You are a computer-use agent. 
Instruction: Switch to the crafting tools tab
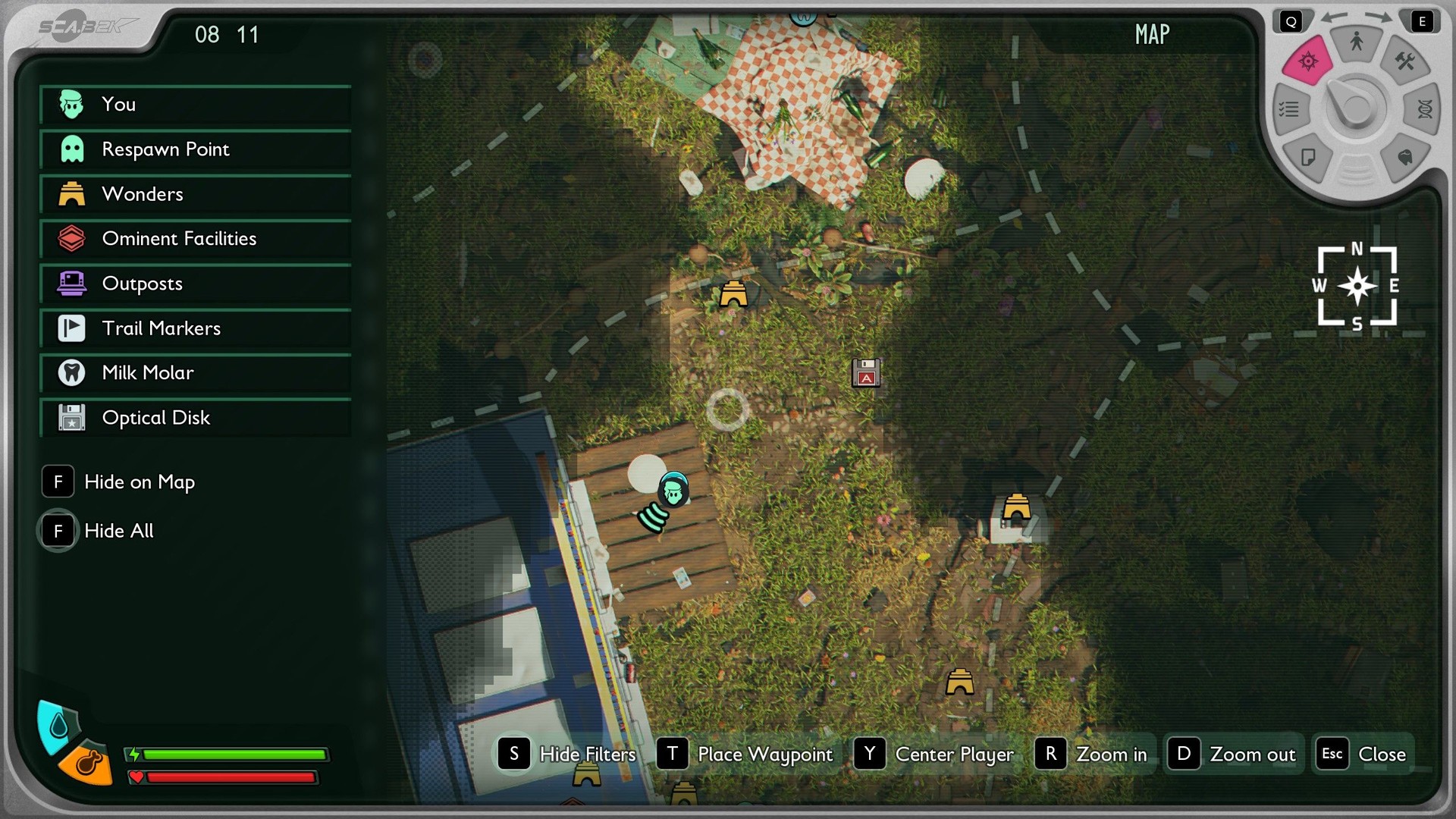tap(1404, 61)
